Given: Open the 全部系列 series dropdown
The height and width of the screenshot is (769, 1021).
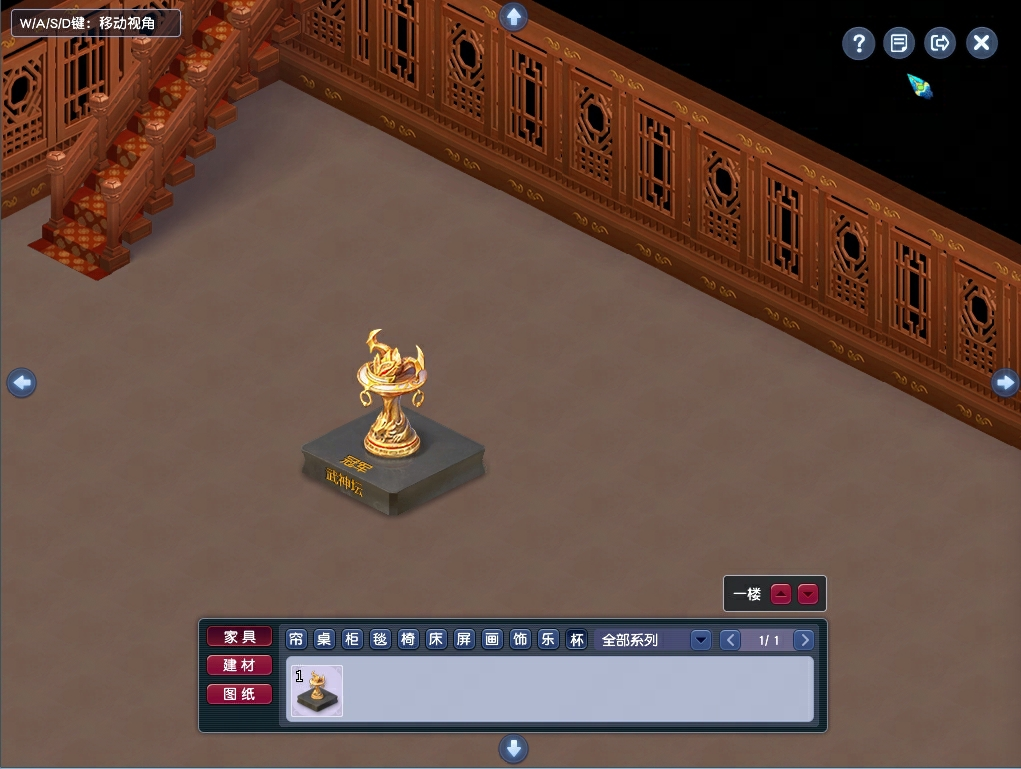Looking at the screenshot, I should click(700, 640).
